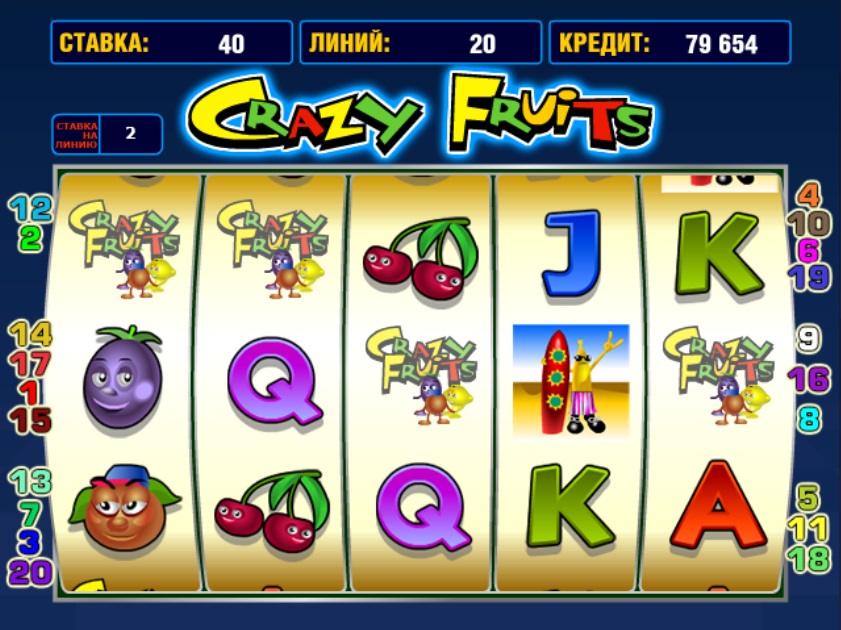Choose the green payline 2 marker
This screenshot has width=841, height=630.
coord(30,239)
